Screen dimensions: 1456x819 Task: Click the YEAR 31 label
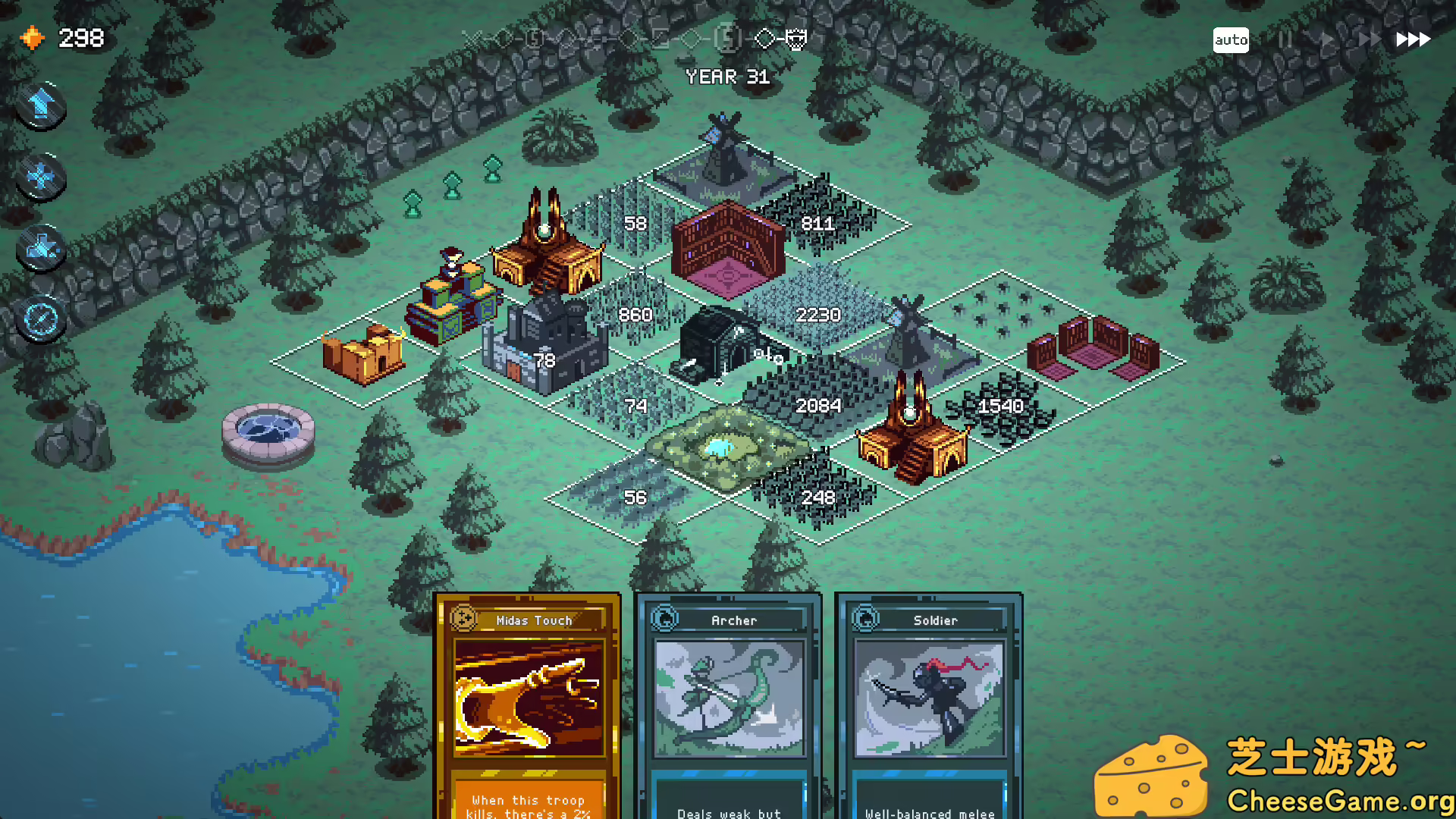727,77
